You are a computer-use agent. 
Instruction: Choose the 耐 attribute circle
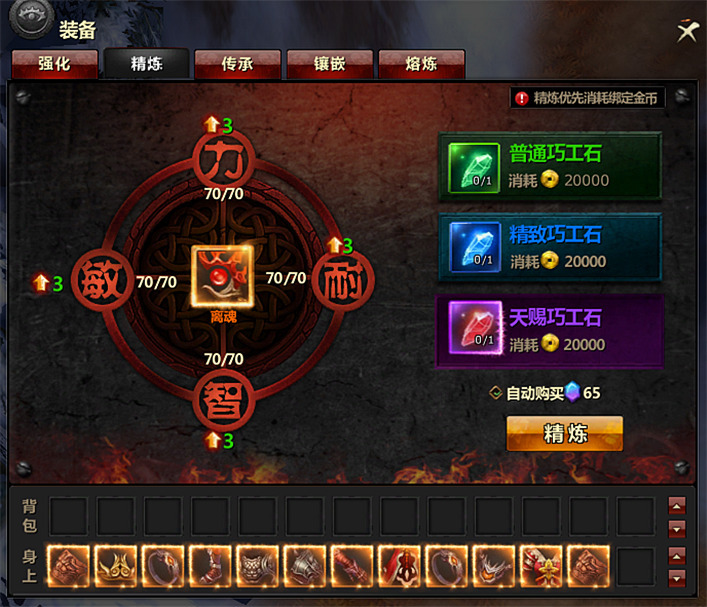(343, 281)
